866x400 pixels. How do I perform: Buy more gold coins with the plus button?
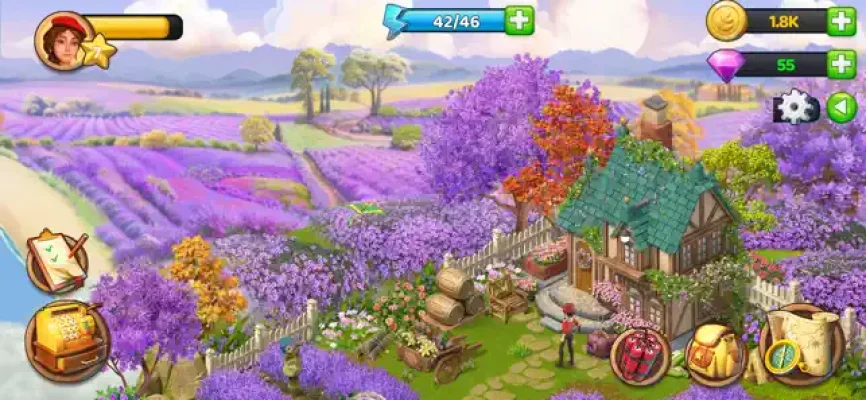click(x=841, y=21)
